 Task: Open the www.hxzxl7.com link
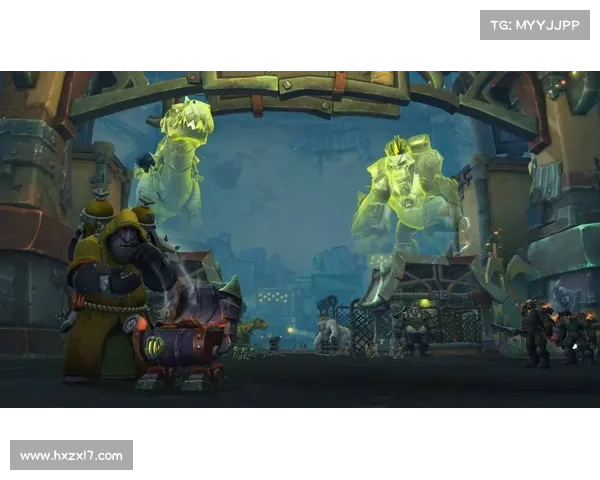(x=72, y=456)
